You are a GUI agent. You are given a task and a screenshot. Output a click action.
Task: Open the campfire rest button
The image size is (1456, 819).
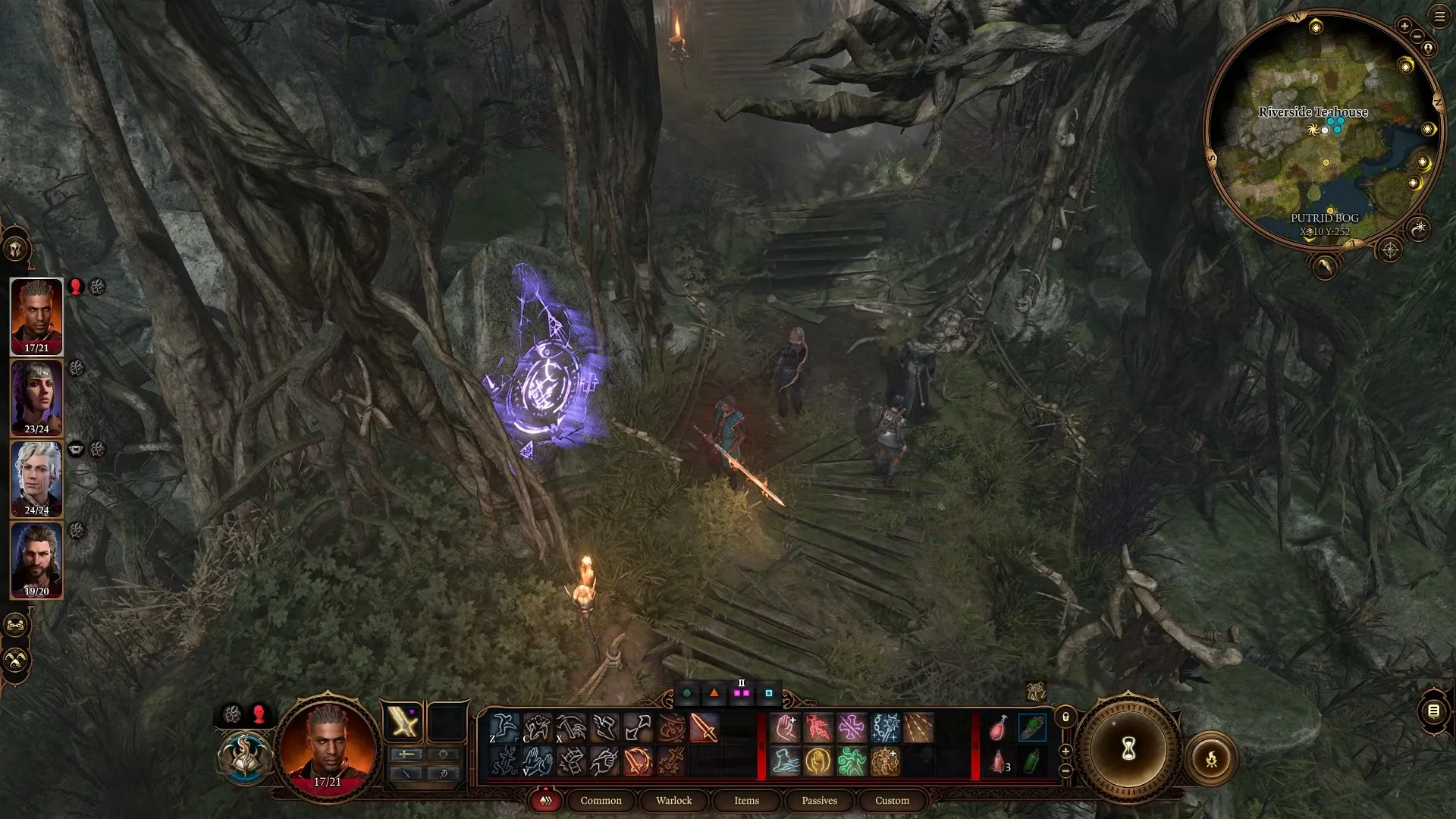[1211, 758]
